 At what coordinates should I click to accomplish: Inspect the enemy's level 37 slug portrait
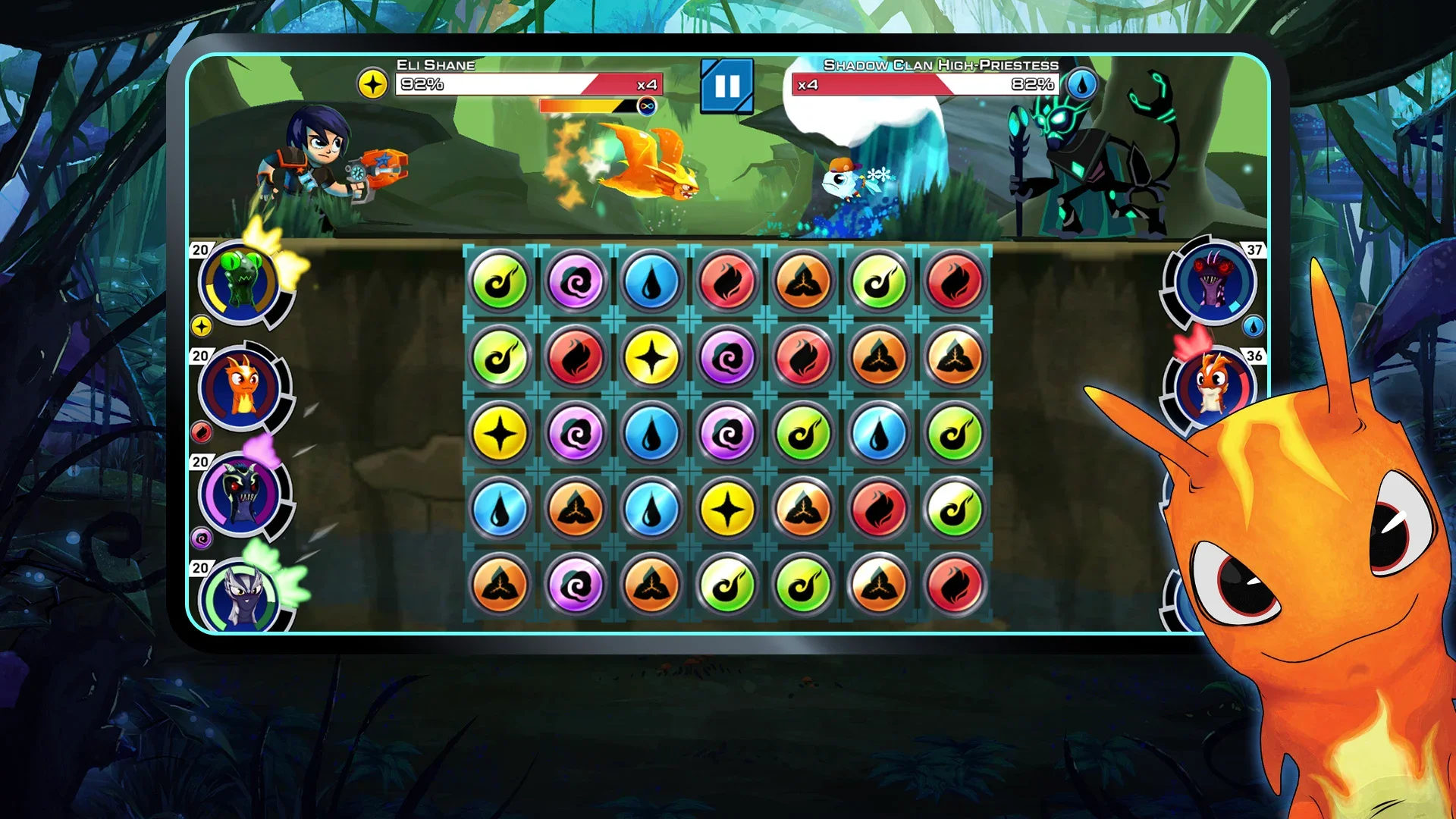click(1212, 281)
